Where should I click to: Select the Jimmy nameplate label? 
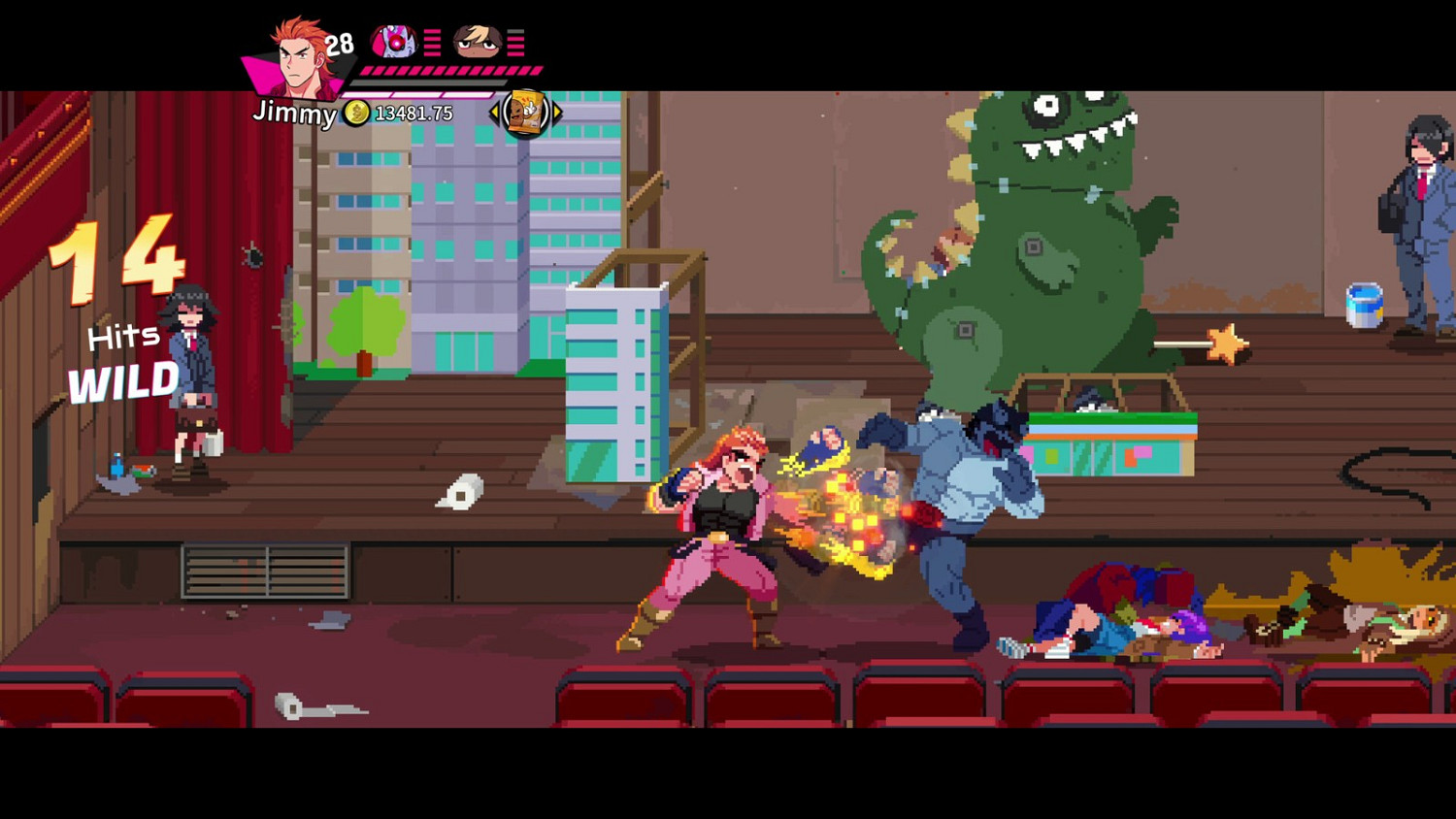(x=296, y=115)
